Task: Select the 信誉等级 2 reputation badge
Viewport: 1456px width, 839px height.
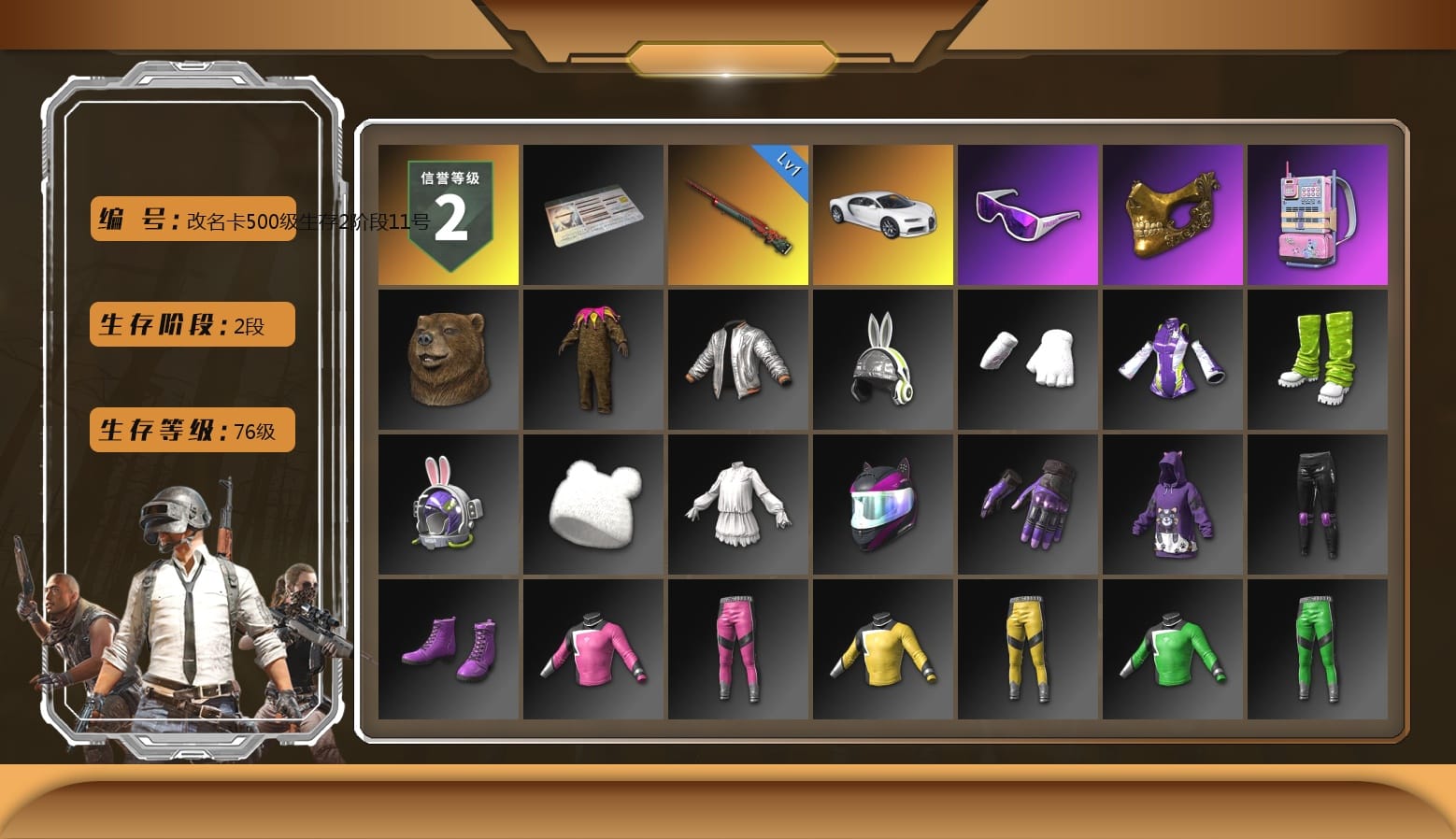Action: 449,214
